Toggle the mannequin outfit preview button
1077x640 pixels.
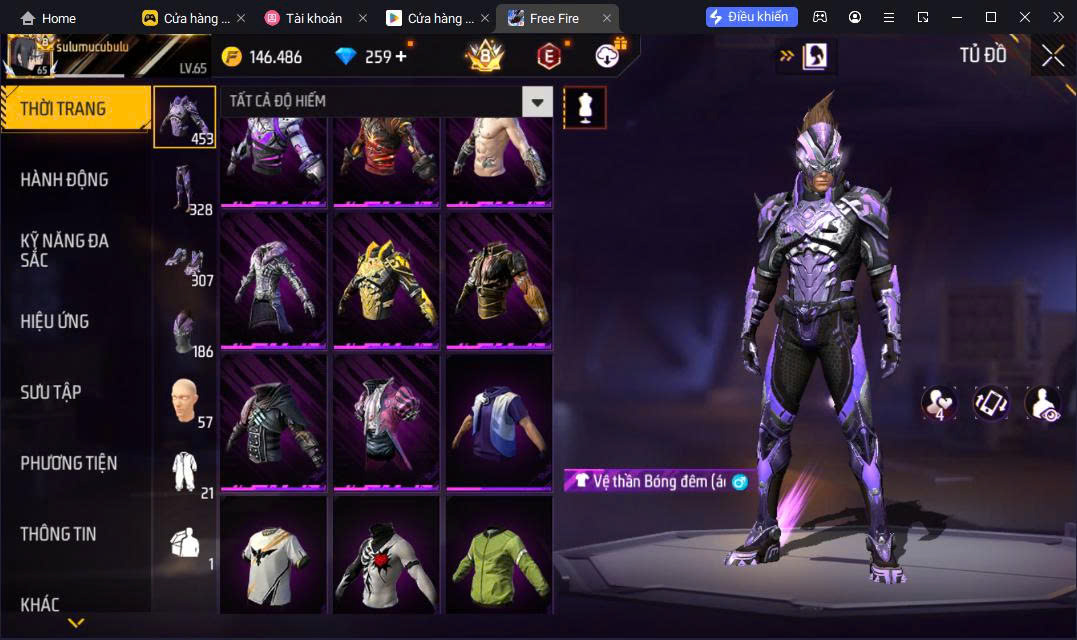point(585,107)
